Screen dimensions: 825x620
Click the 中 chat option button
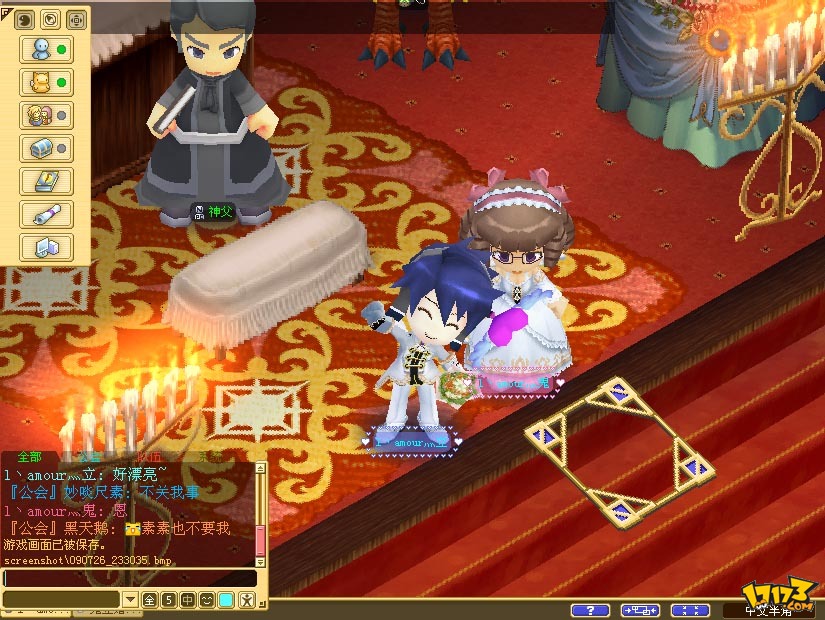pos(189,599)
